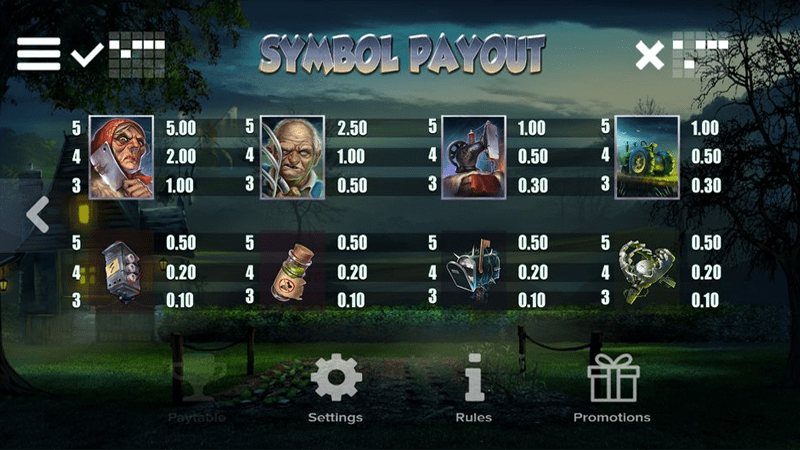Close the symbol payout screen
This screenshot has width=800, height=450.
pos(650,55)
